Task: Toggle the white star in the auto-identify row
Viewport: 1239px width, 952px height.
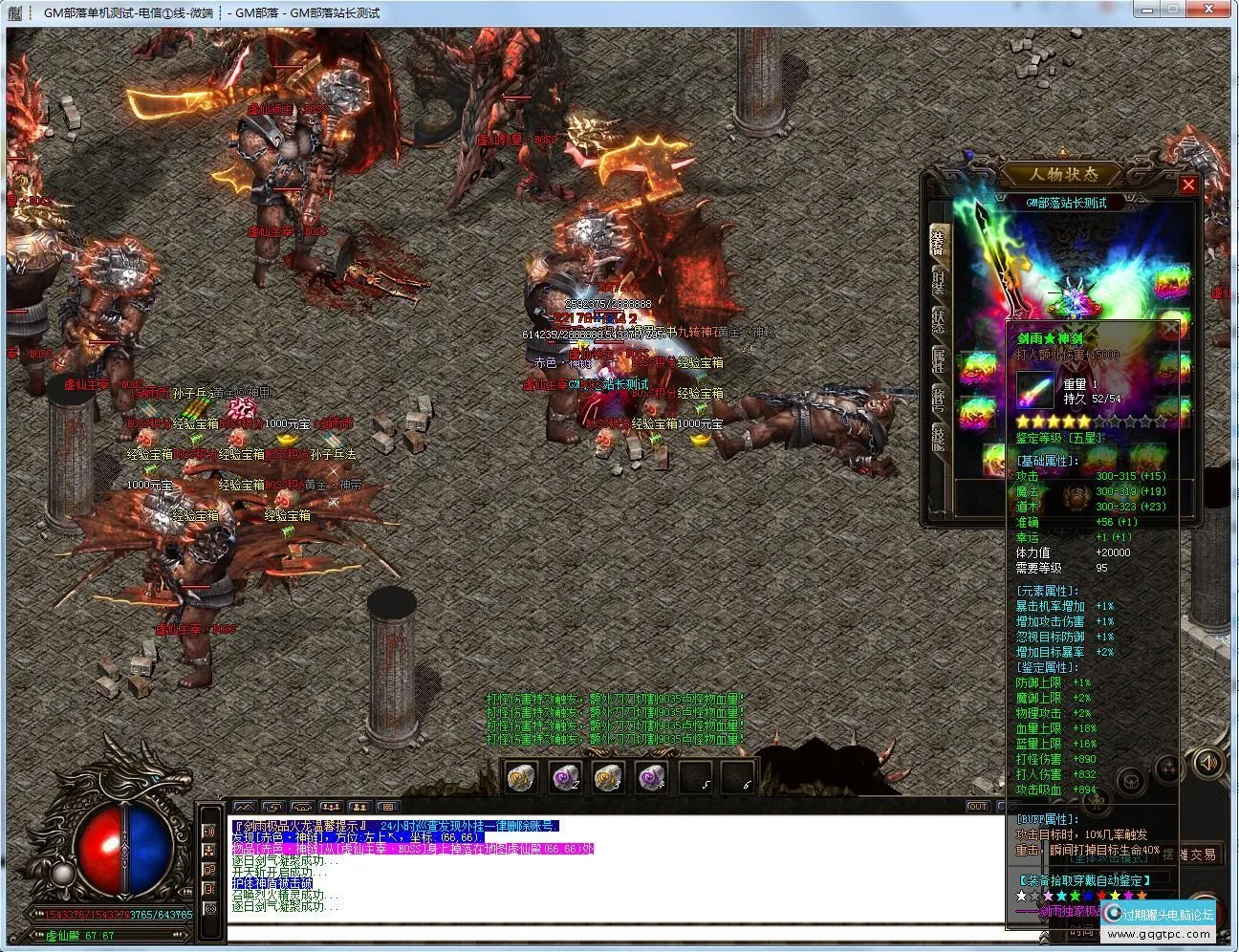Action: click(x=1021, y=896)
